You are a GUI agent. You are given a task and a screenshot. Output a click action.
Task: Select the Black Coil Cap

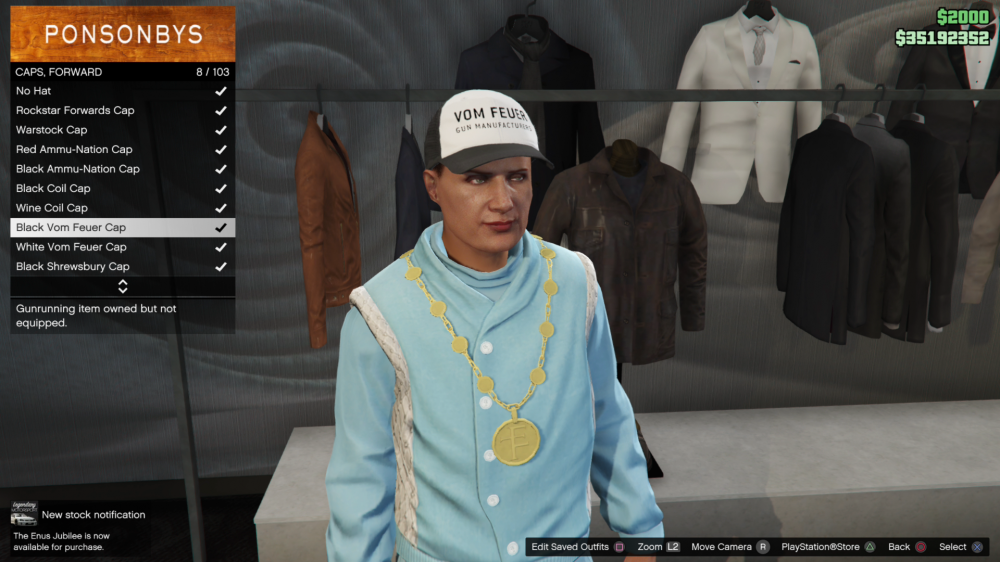point(122,188)
